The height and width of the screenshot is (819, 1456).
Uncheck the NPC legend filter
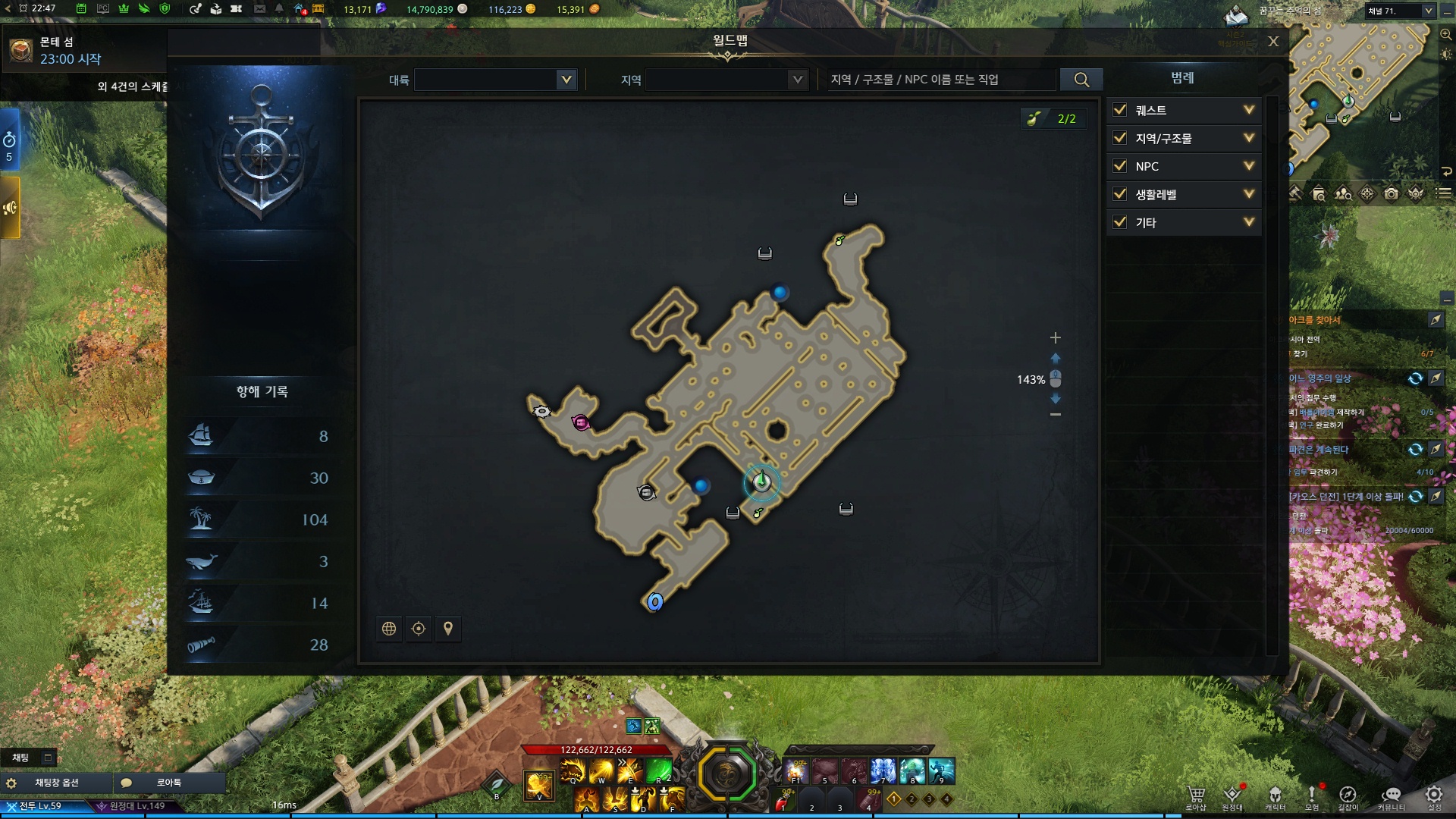tap(1120, 166)
